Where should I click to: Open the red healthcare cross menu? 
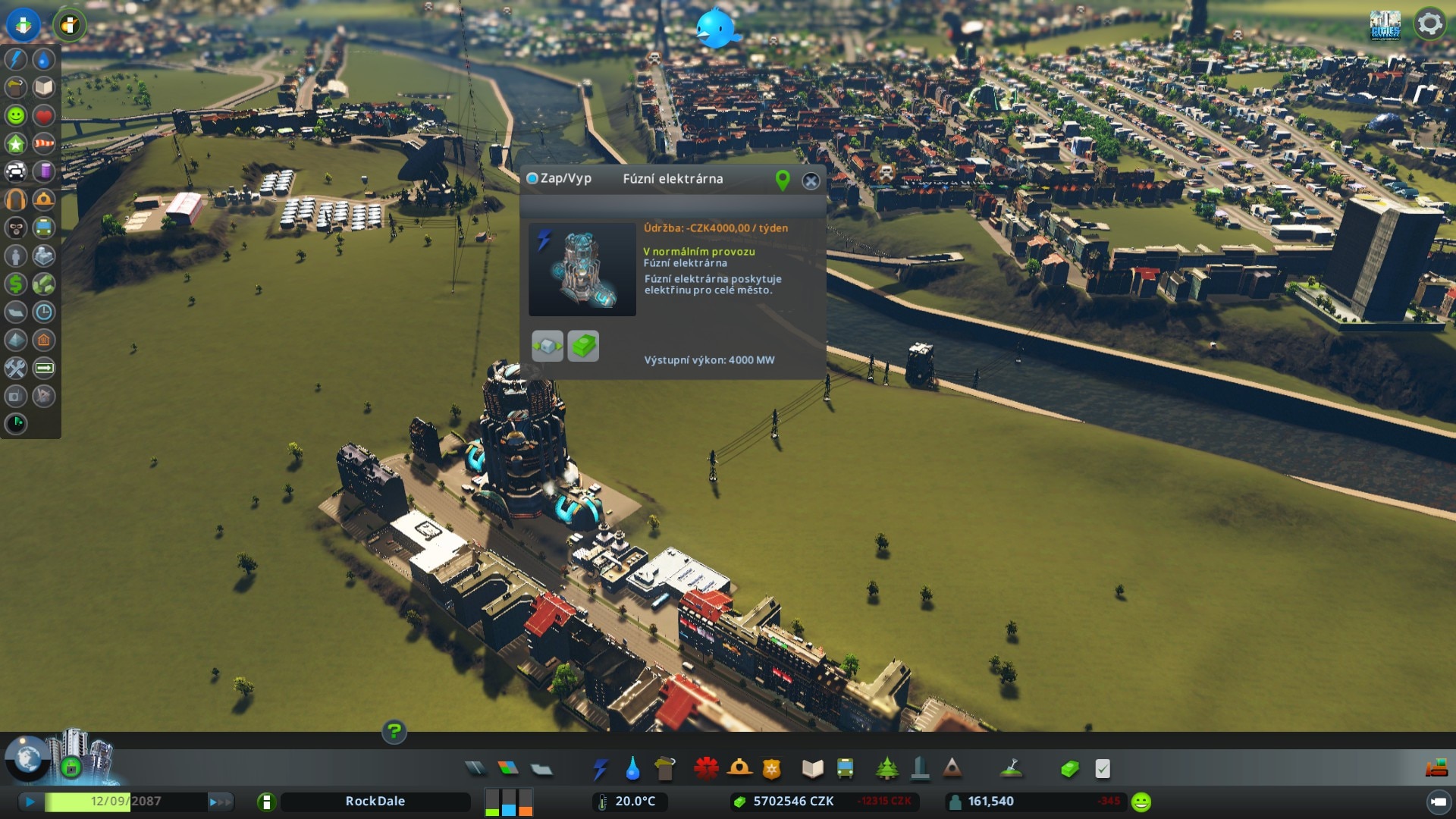[706, 769]
